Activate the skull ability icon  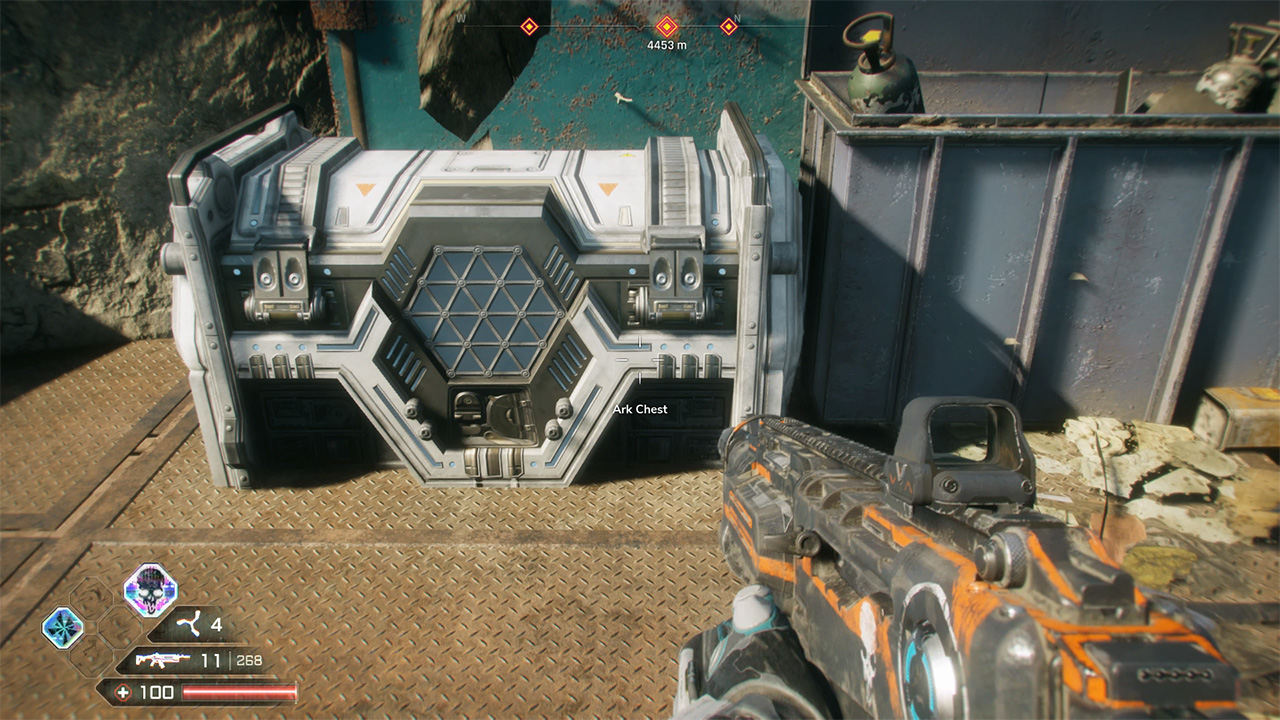(x=150, y=589)
